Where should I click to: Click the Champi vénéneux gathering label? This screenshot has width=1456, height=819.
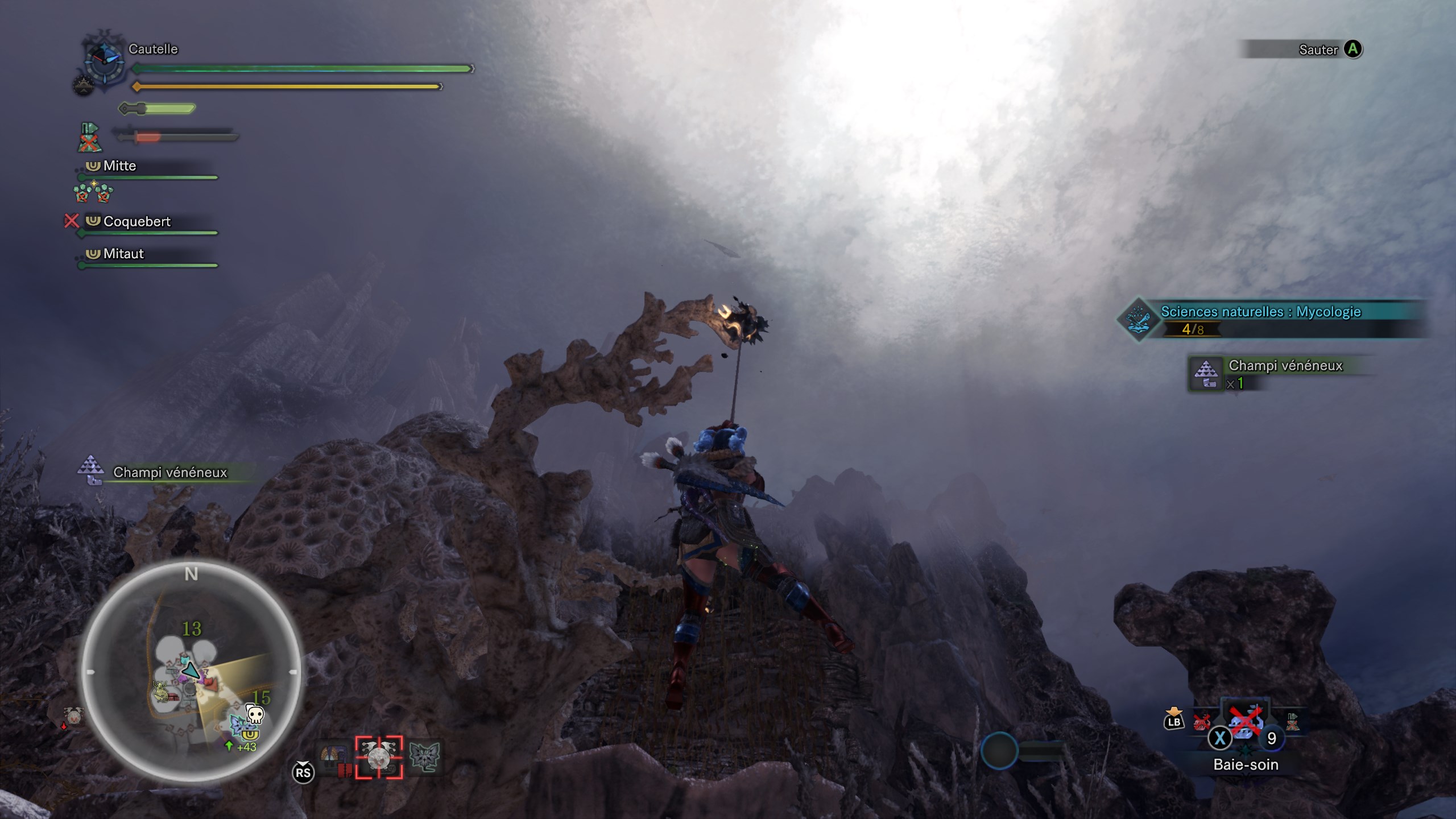(169, 473)
